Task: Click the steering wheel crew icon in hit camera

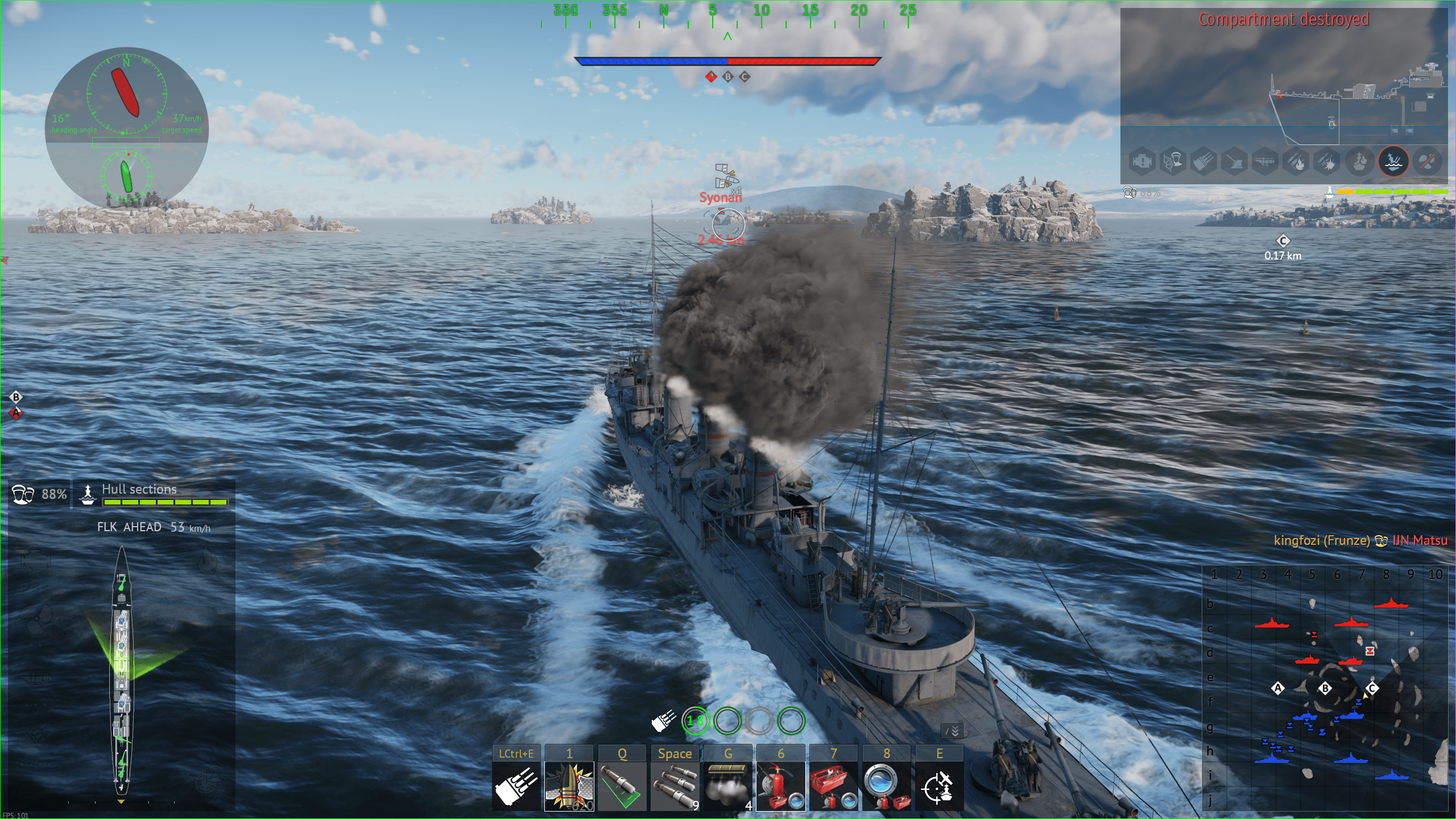Action: coord(1173,162)
